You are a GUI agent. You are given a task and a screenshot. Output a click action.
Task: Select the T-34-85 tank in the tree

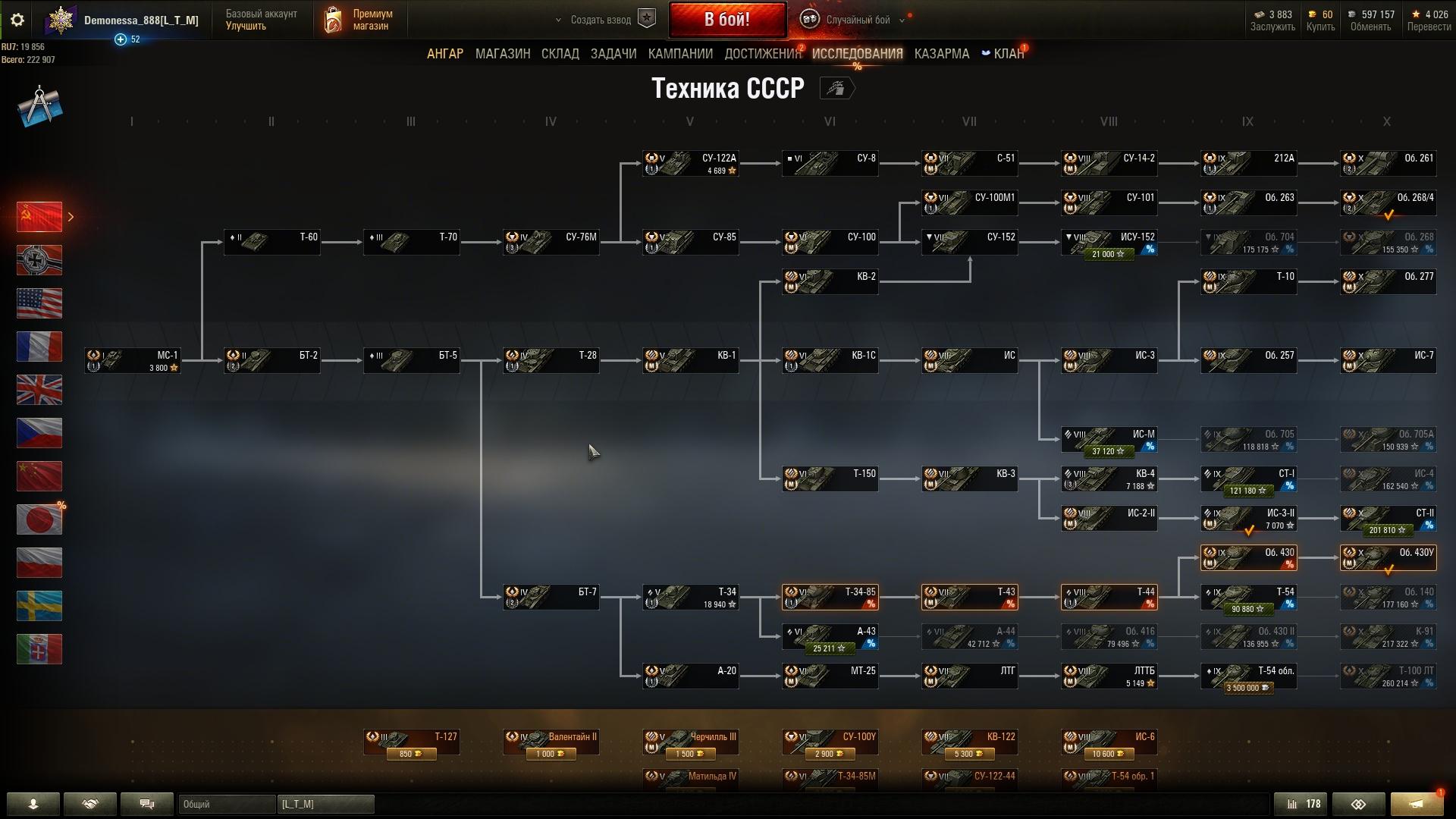(x=830, y=597)
